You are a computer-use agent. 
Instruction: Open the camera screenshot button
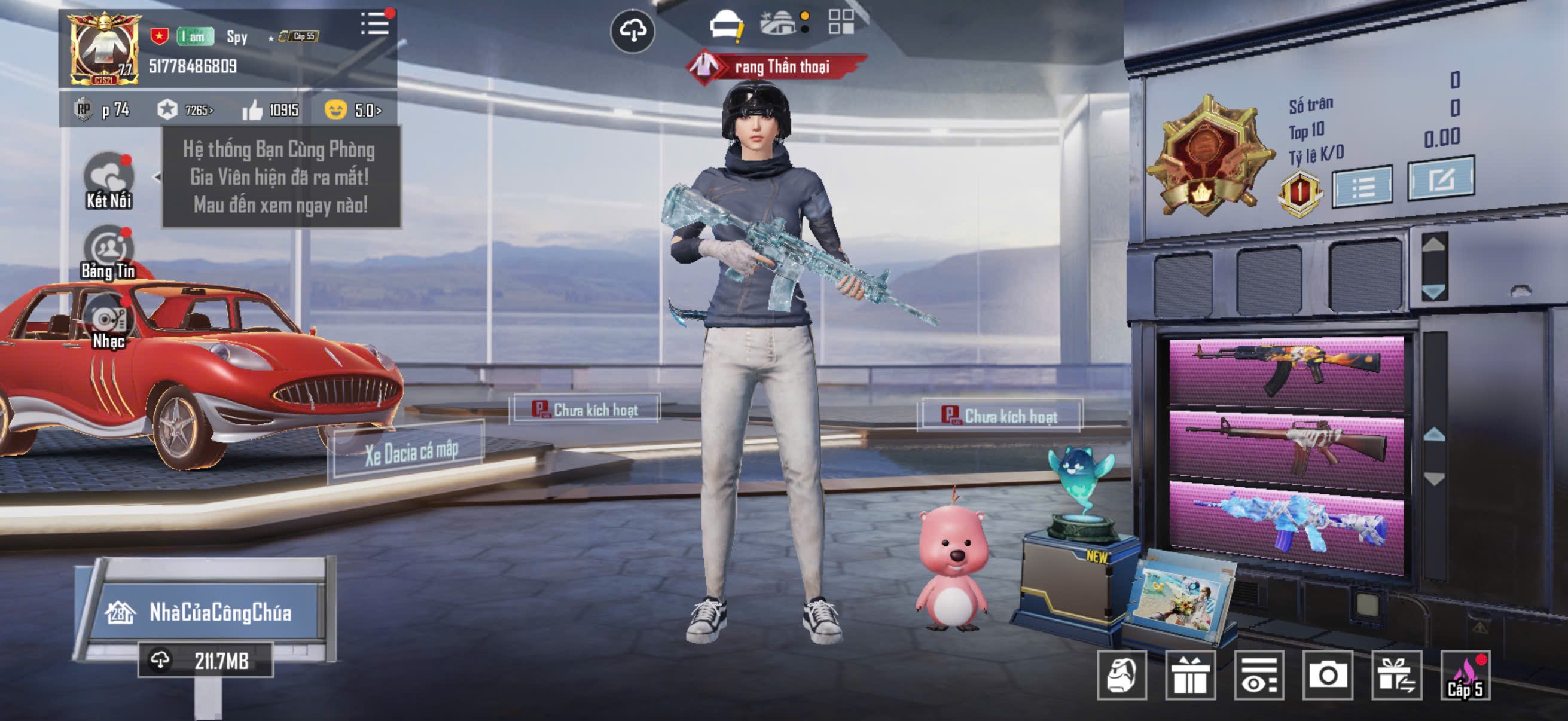(x=1327, y=675)
